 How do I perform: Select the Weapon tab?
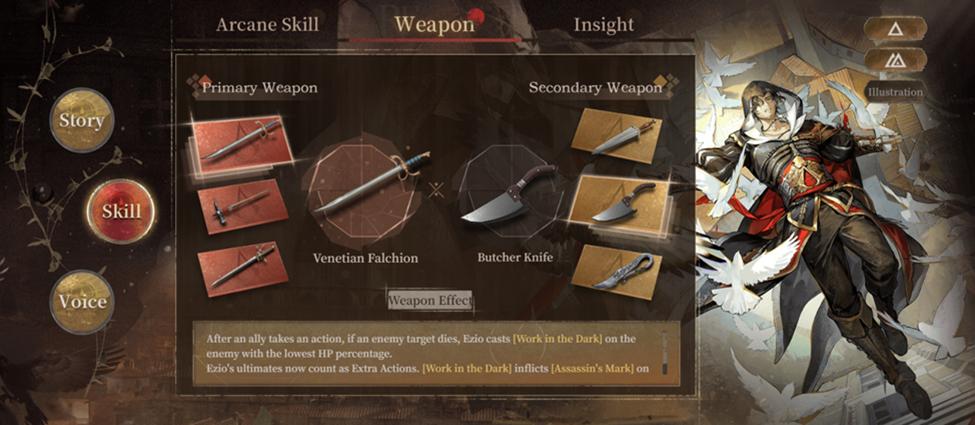(433, 24)
